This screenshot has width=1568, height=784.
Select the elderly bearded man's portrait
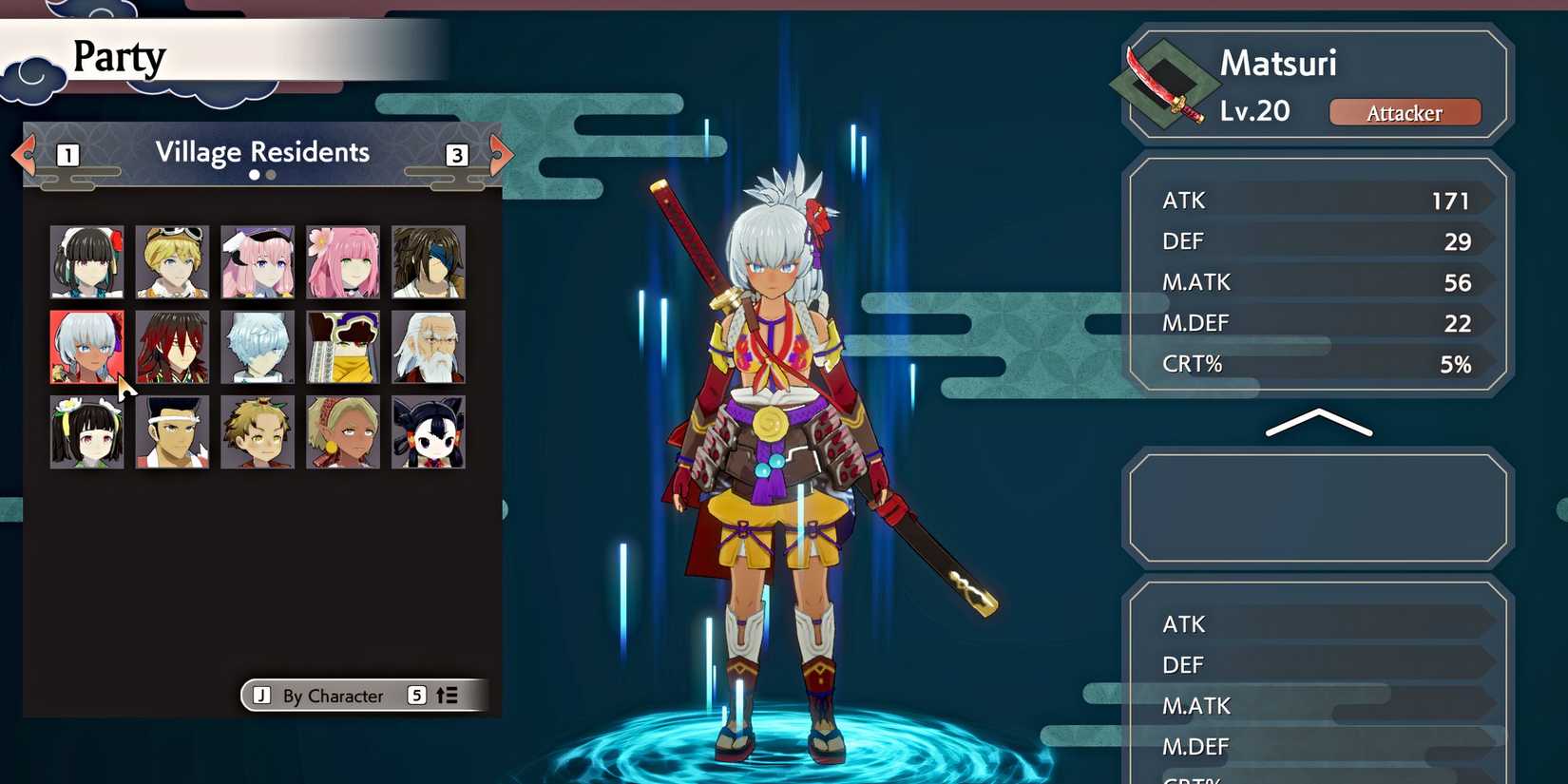(427, 346)
